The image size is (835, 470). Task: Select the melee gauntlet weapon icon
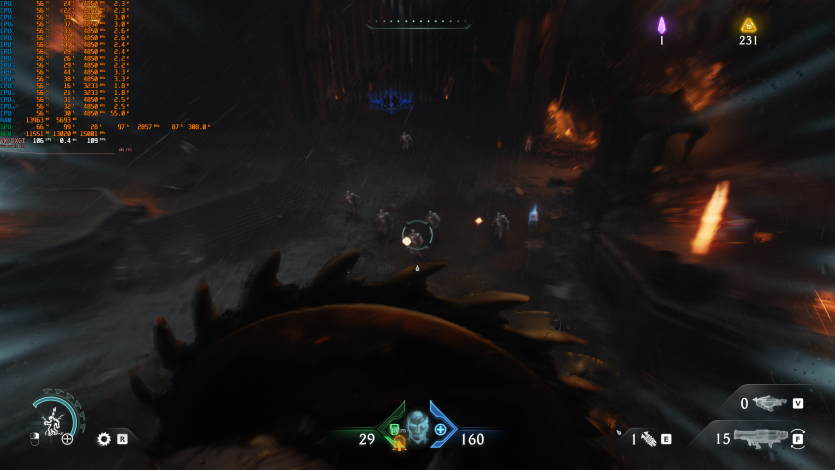click(647, 438)
